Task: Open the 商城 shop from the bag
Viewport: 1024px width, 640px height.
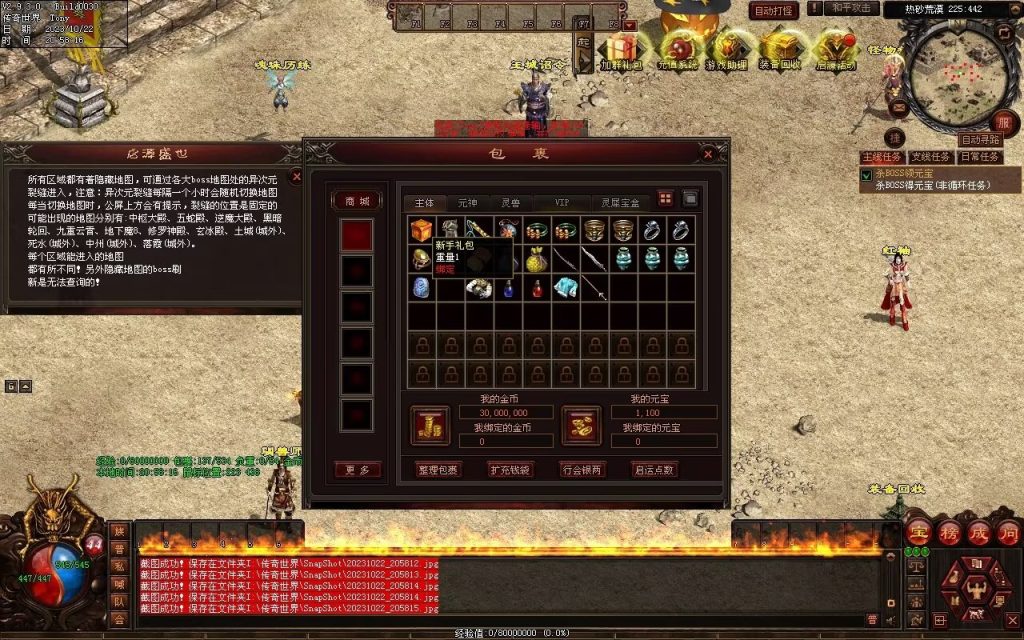Action: [x=357, y=201]
